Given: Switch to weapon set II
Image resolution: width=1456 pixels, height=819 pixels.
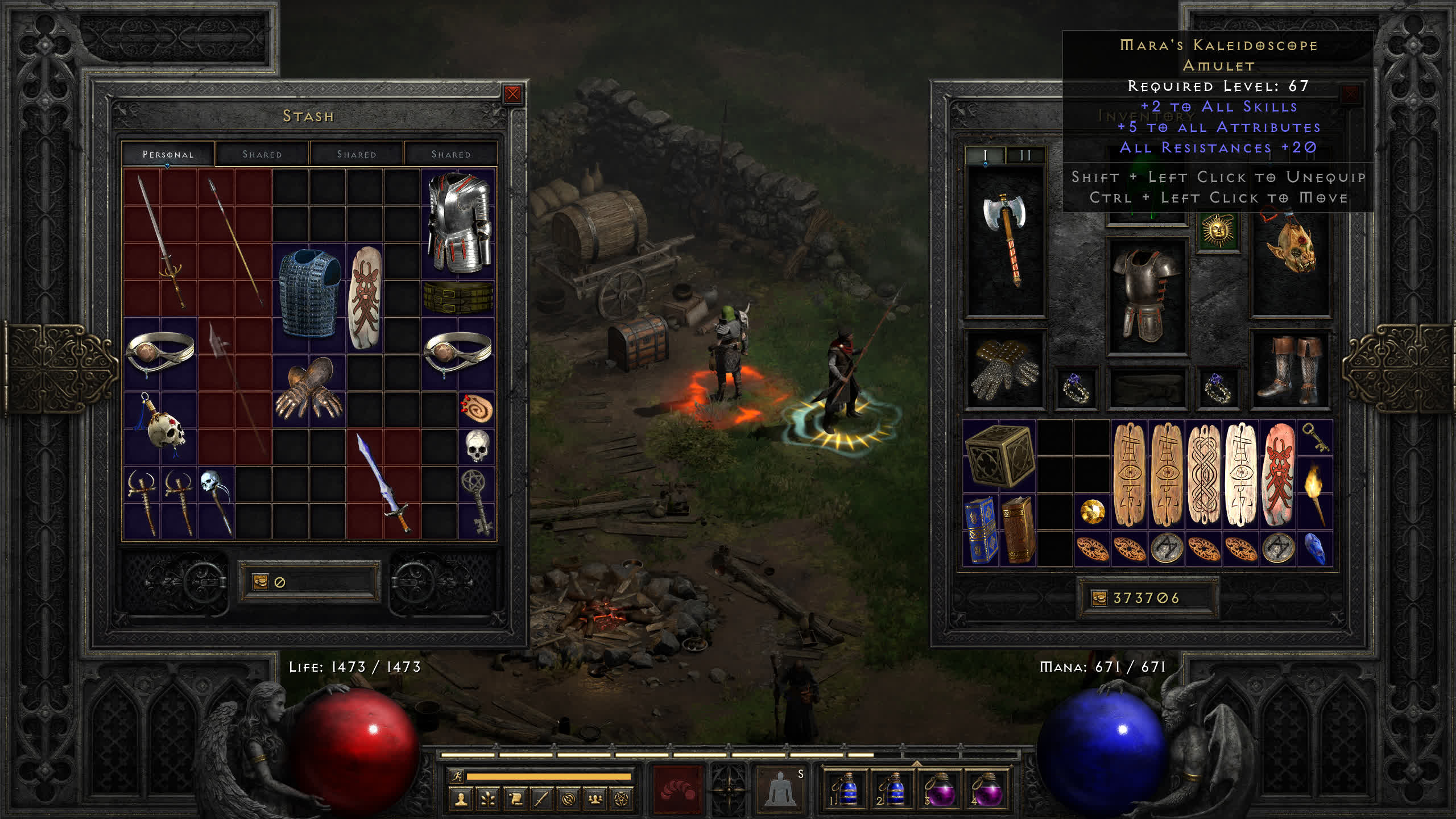Looking at the screenshot, I should [1025, 155].
